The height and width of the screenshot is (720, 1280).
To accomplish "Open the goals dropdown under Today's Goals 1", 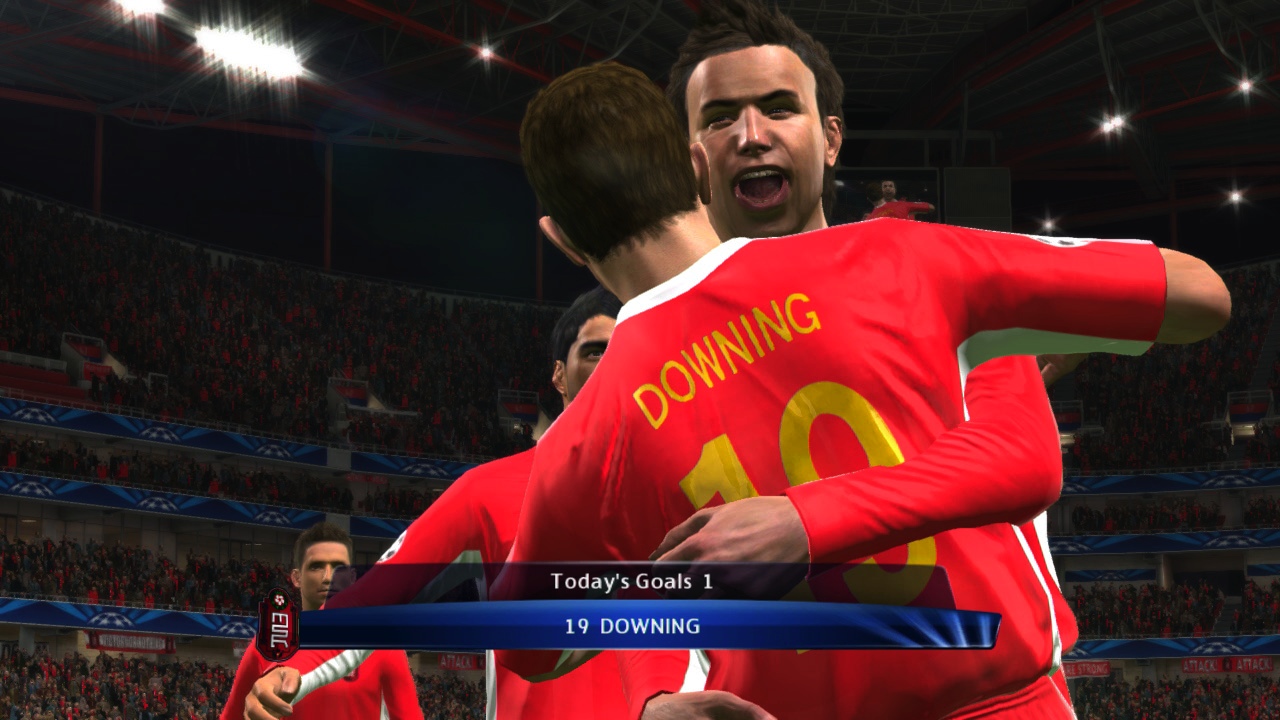I will point(632,578).
